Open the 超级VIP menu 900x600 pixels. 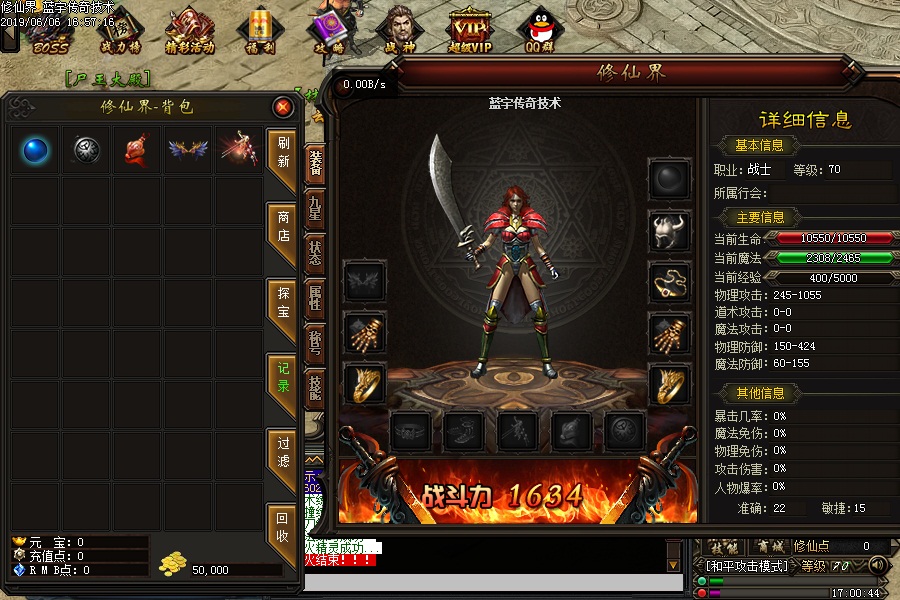click(x=470, y=31)
